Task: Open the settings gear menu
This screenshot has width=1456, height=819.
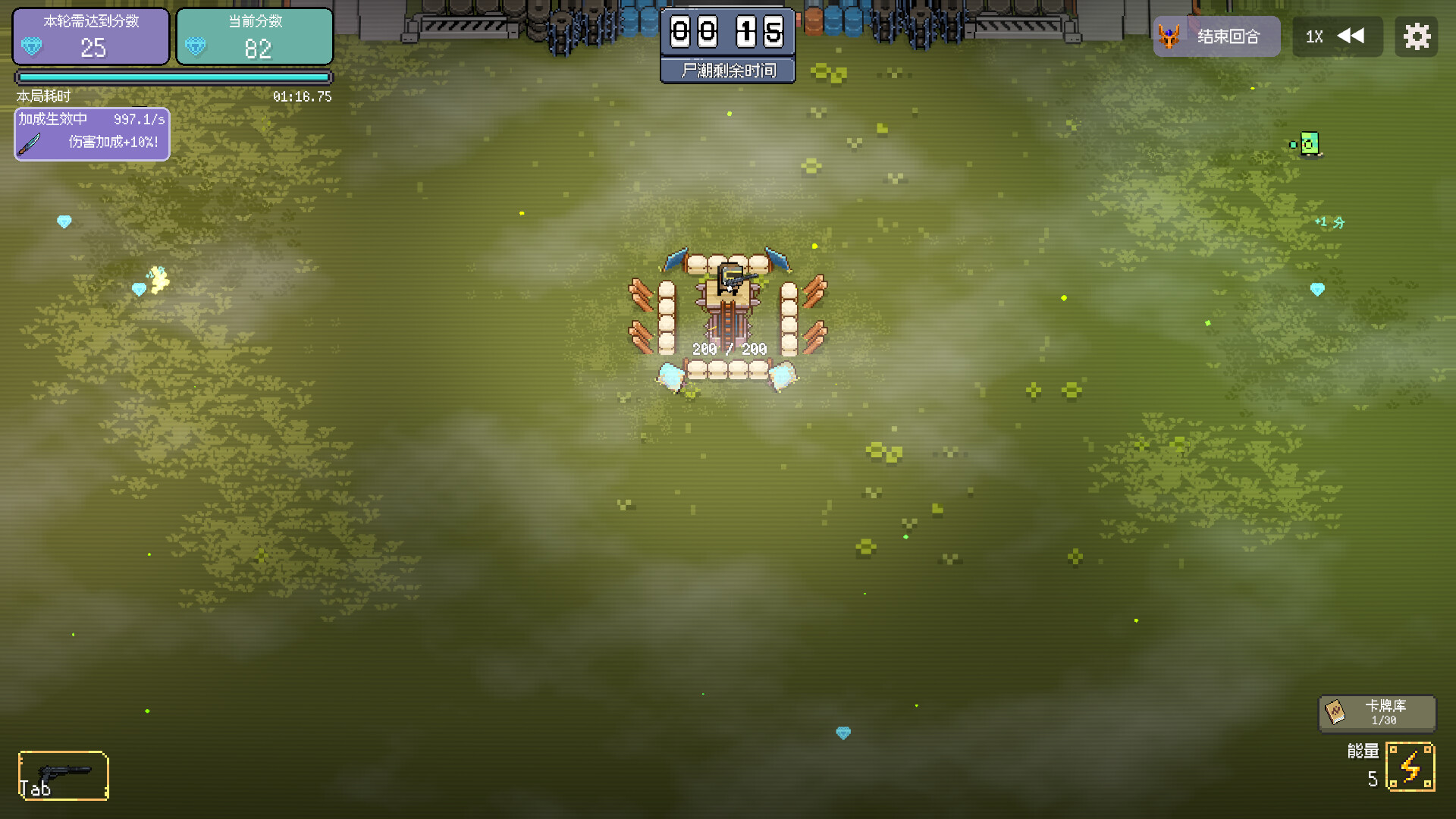Action: coord(1417,36)
